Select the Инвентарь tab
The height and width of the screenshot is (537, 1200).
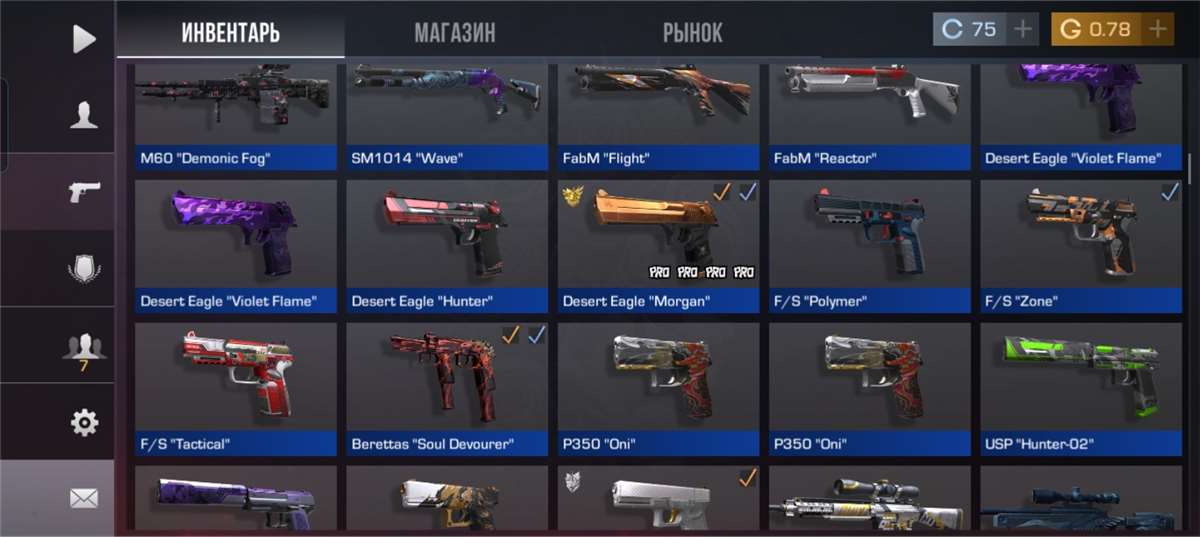(x=230, y=32)
